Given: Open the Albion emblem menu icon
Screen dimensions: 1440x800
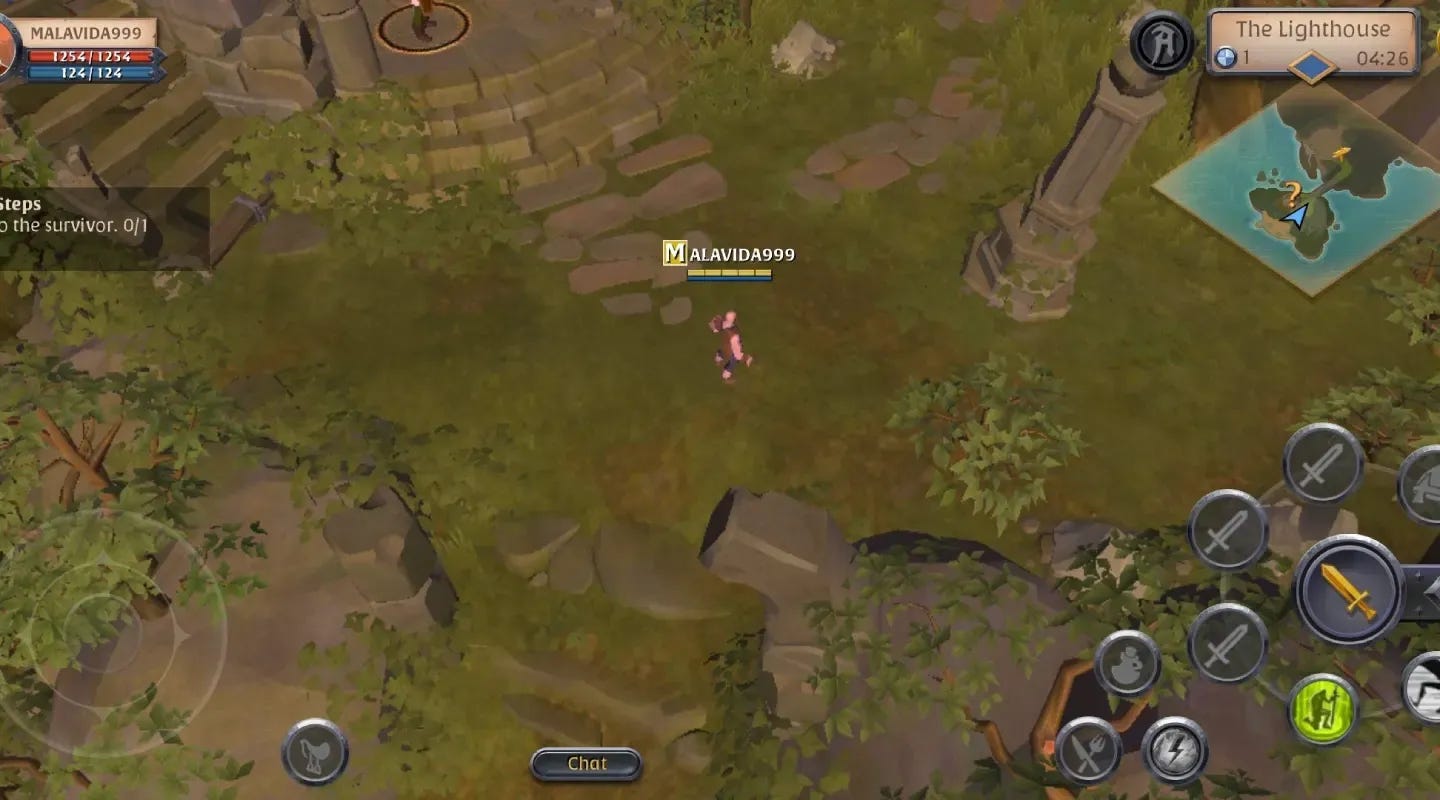Looking at the screenshot, I should (1160, 42).
